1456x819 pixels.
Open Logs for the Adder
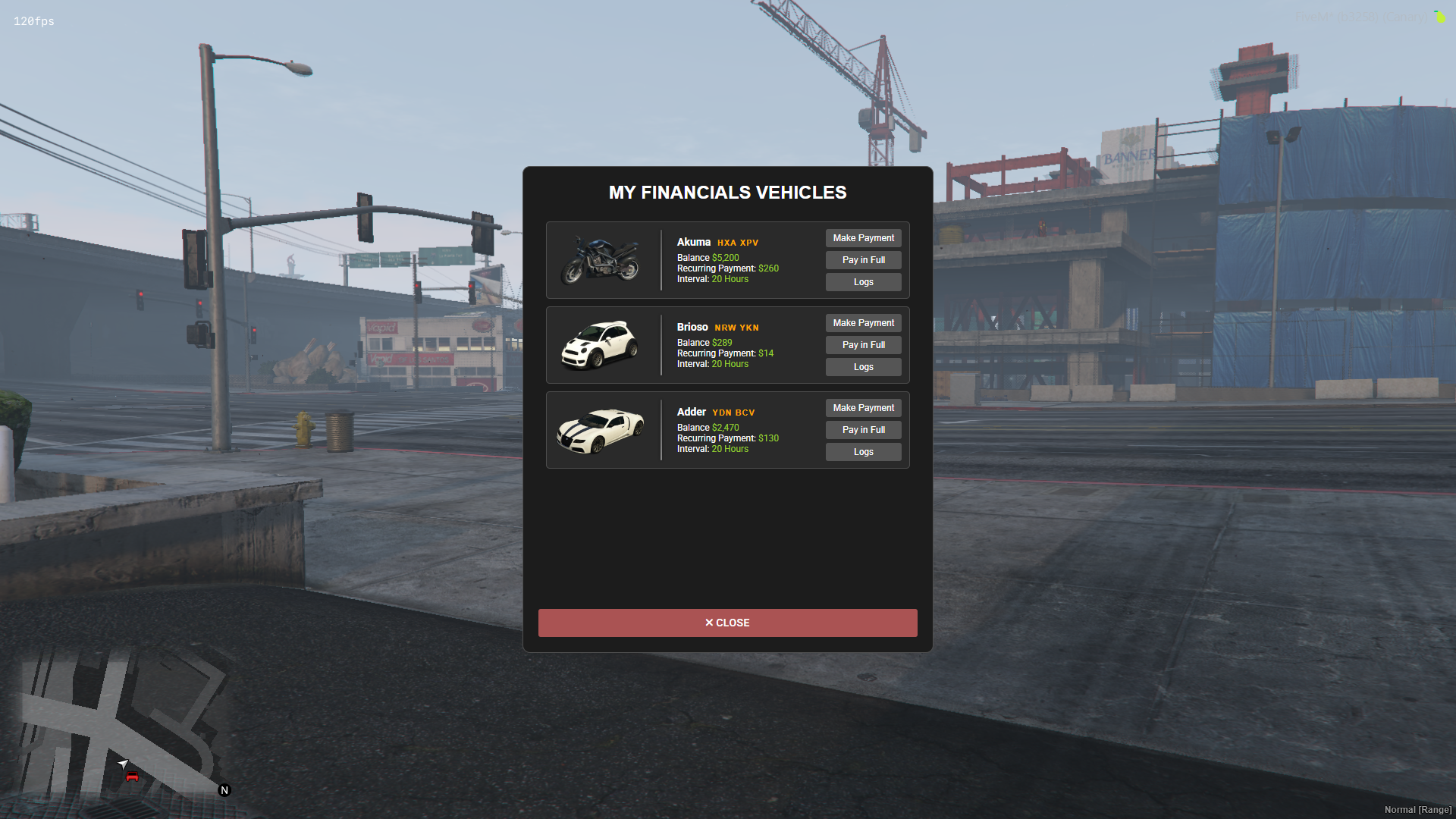coord(863,451)
